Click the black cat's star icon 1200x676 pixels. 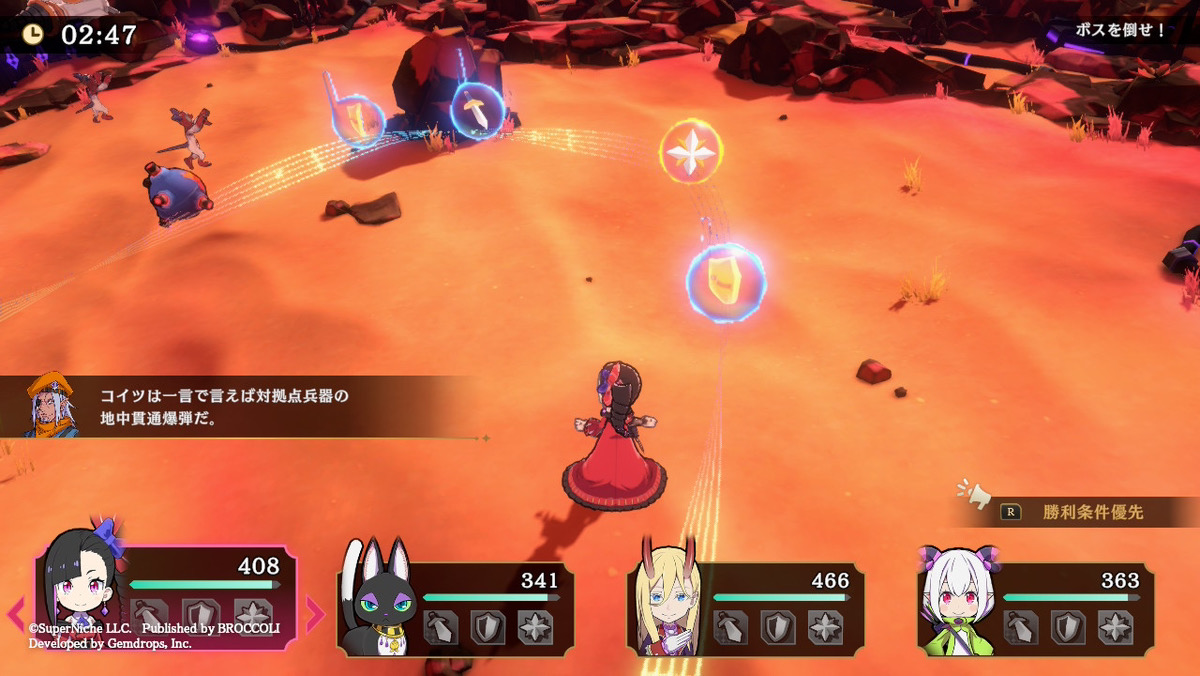(535, 627)
